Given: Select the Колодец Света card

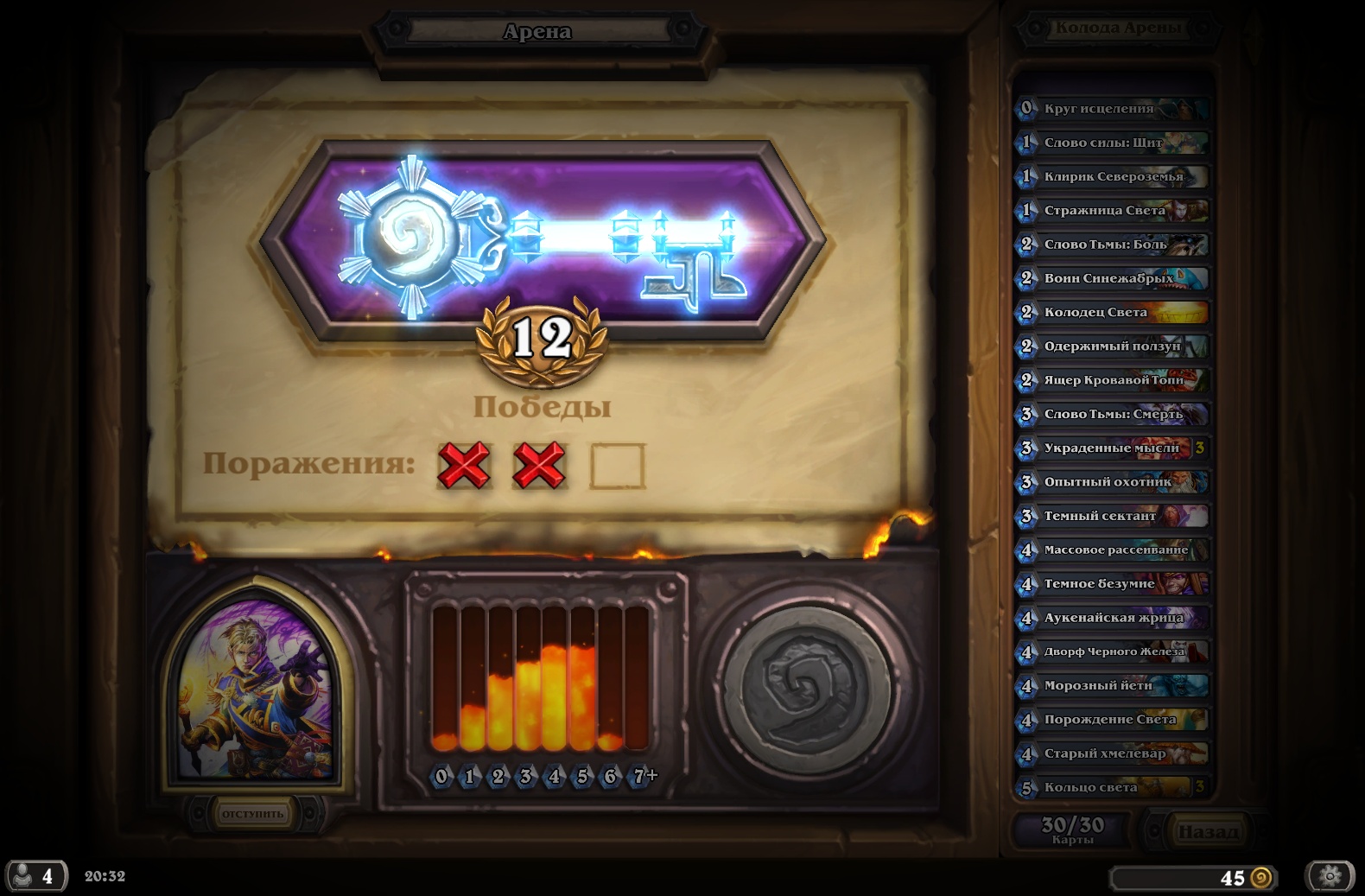Looking at the screenshot, I should 1112,312.
